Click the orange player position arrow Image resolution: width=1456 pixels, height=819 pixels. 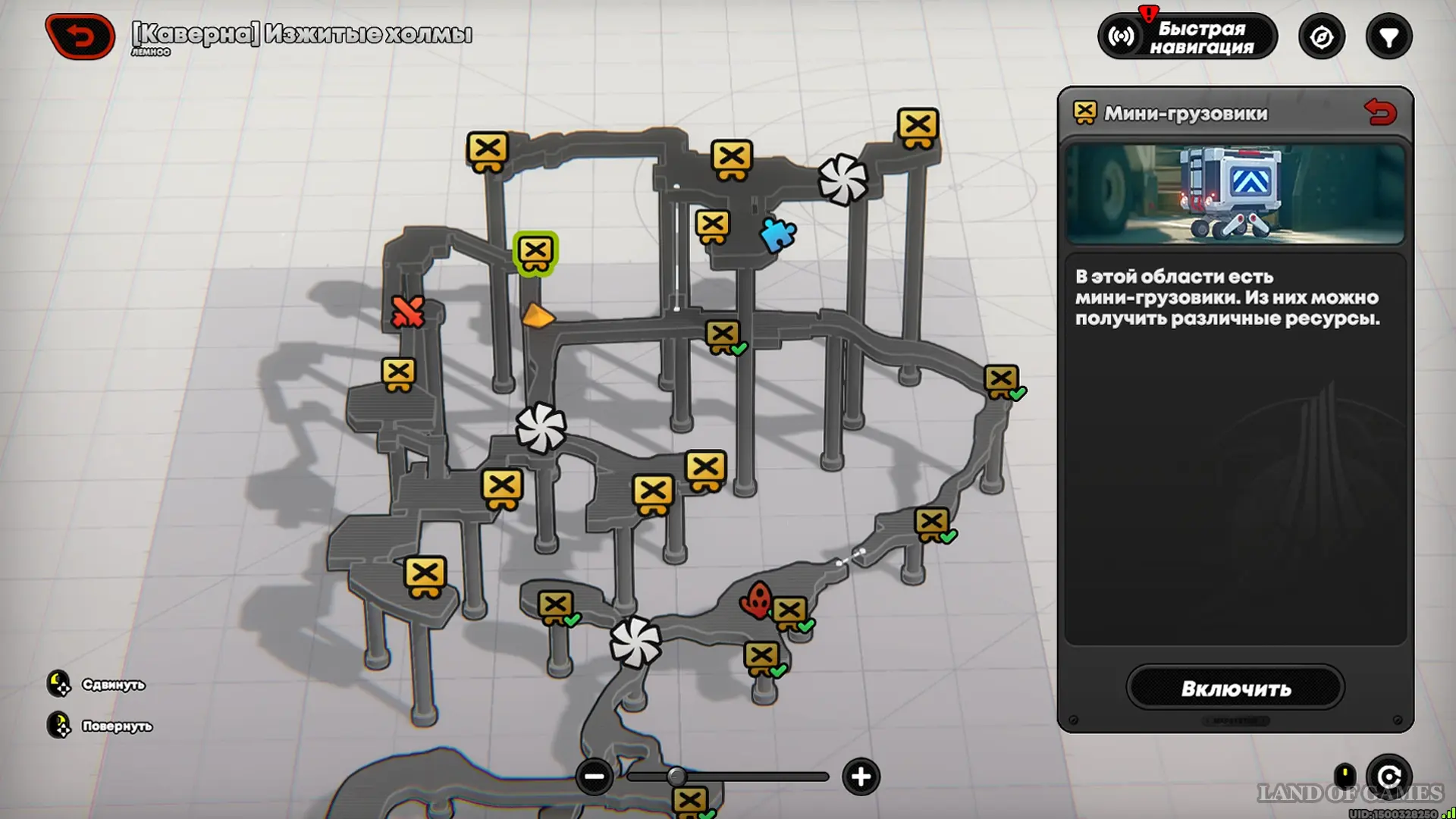tap(537, 316)
